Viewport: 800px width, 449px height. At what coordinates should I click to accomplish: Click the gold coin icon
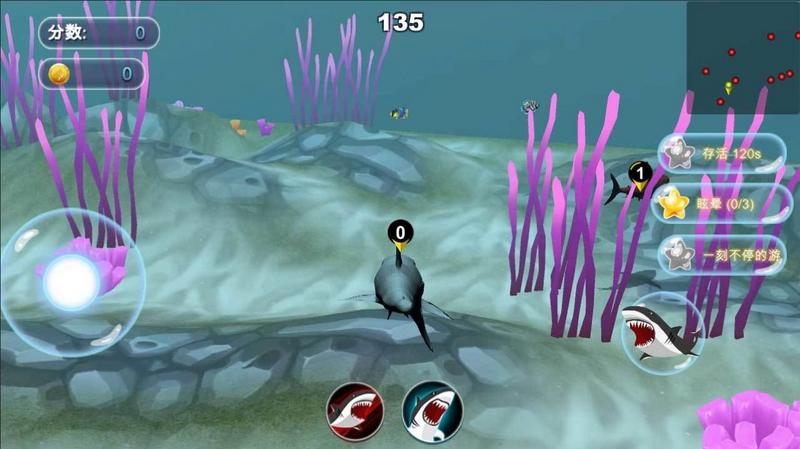(x=59, y=73)
